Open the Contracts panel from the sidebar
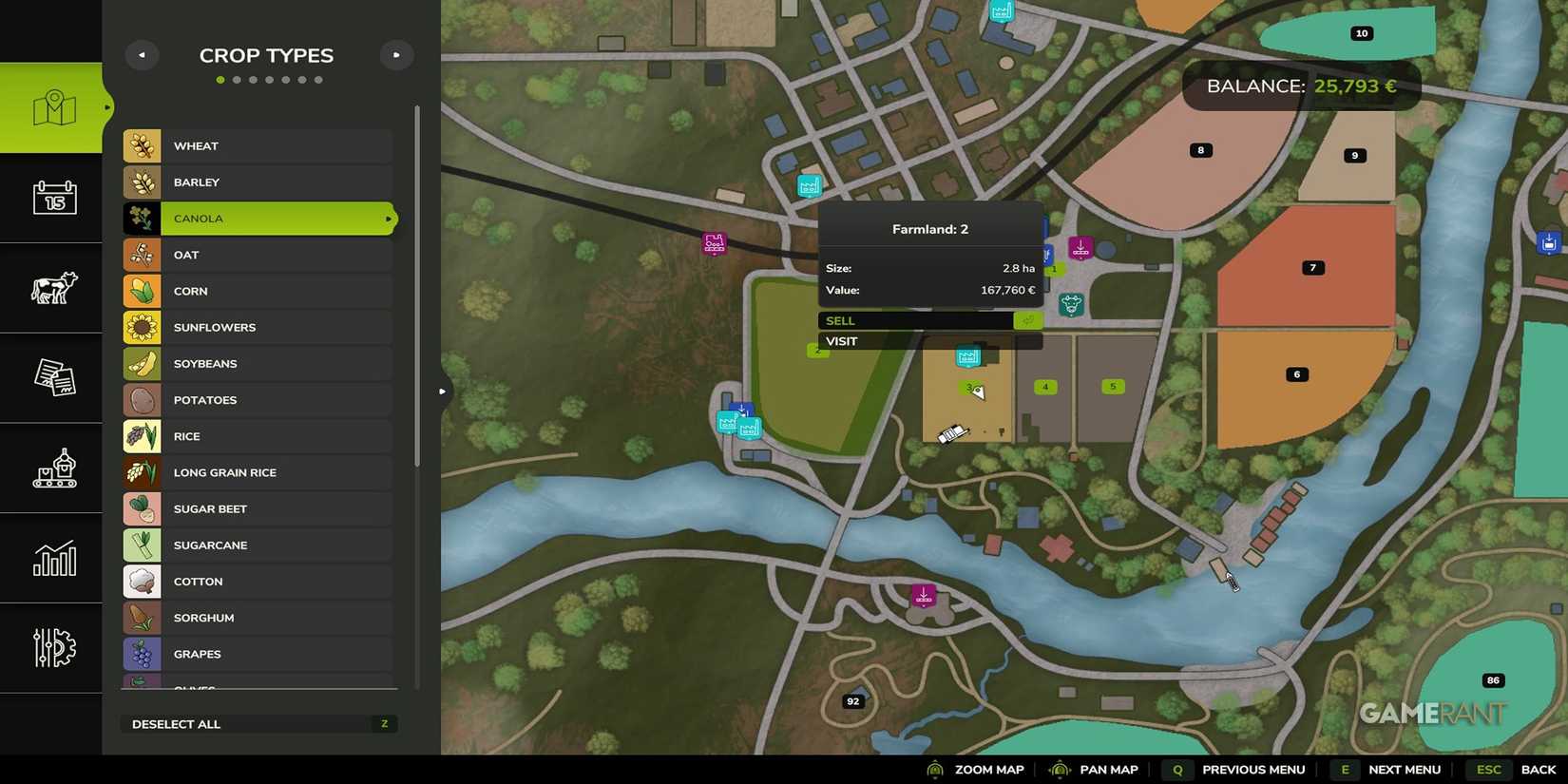Image resolution: width=1568 pixels, height=784 pixels. tap(52, 378)
